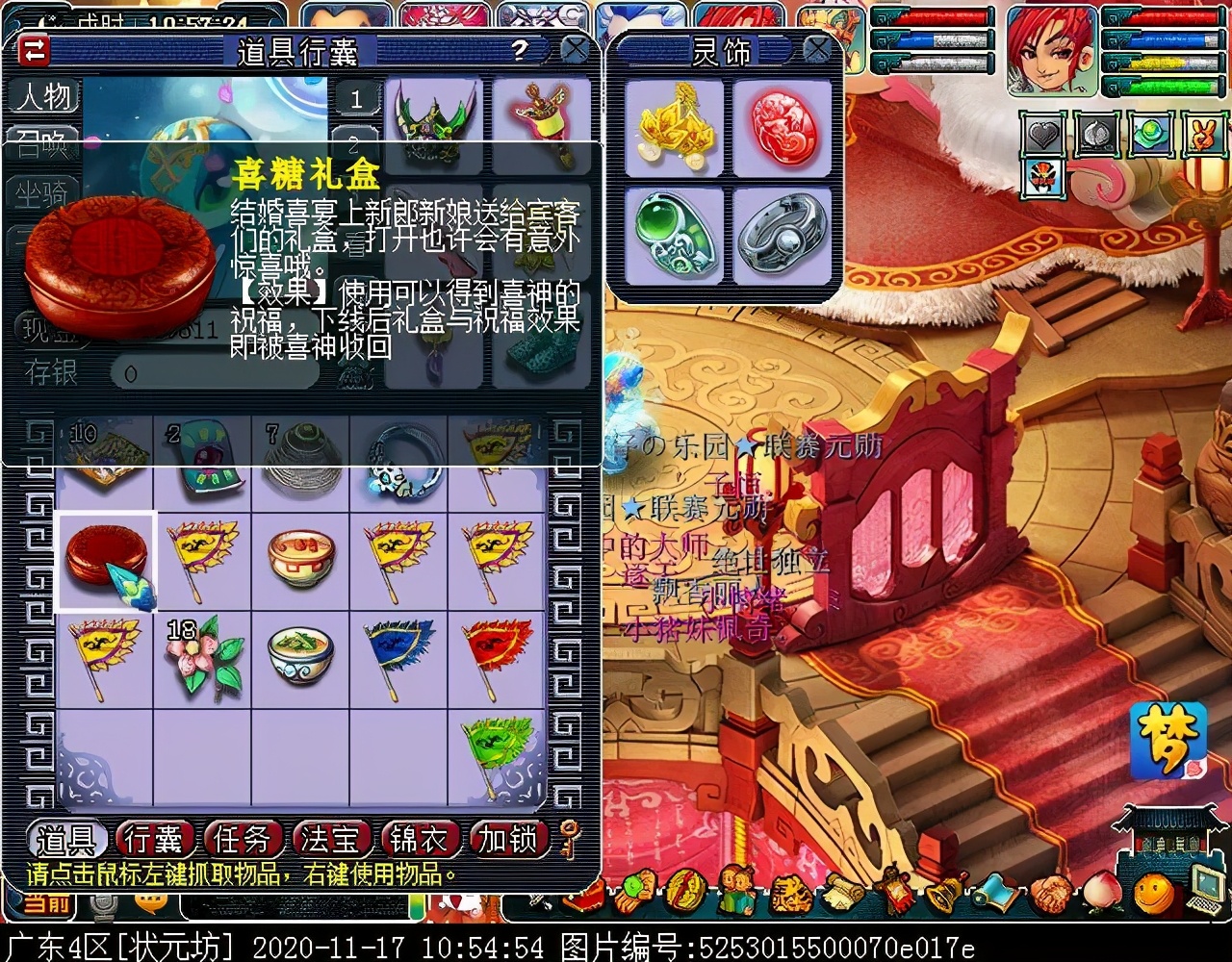This screenshot has width=1232, height=962.
Task: Click the garlic-shaped gem frame icon
Action: click(x=1096, y=134)
